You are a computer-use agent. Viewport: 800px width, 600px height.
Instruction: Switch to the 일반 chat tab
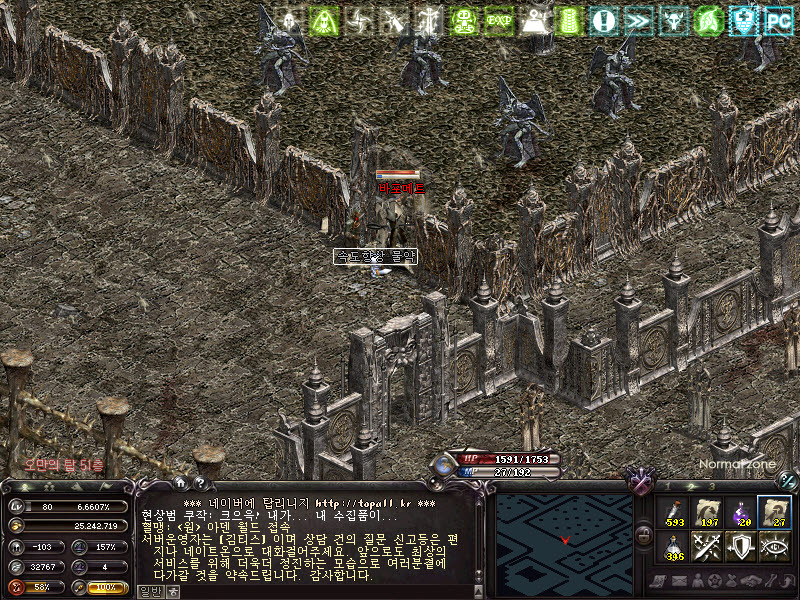click(x=148, y=591)
